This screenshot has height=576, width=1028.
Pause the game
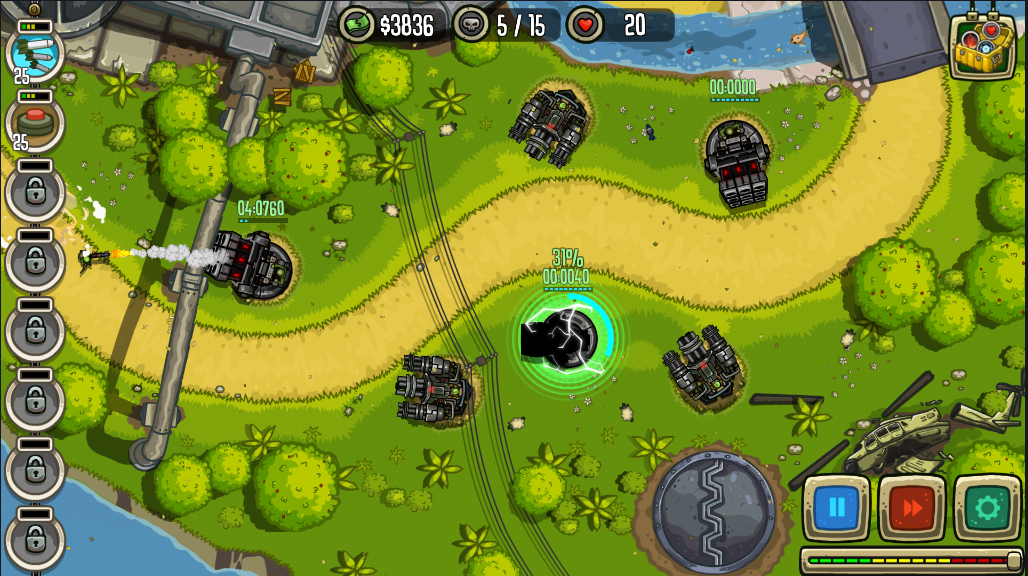[836, 508]
